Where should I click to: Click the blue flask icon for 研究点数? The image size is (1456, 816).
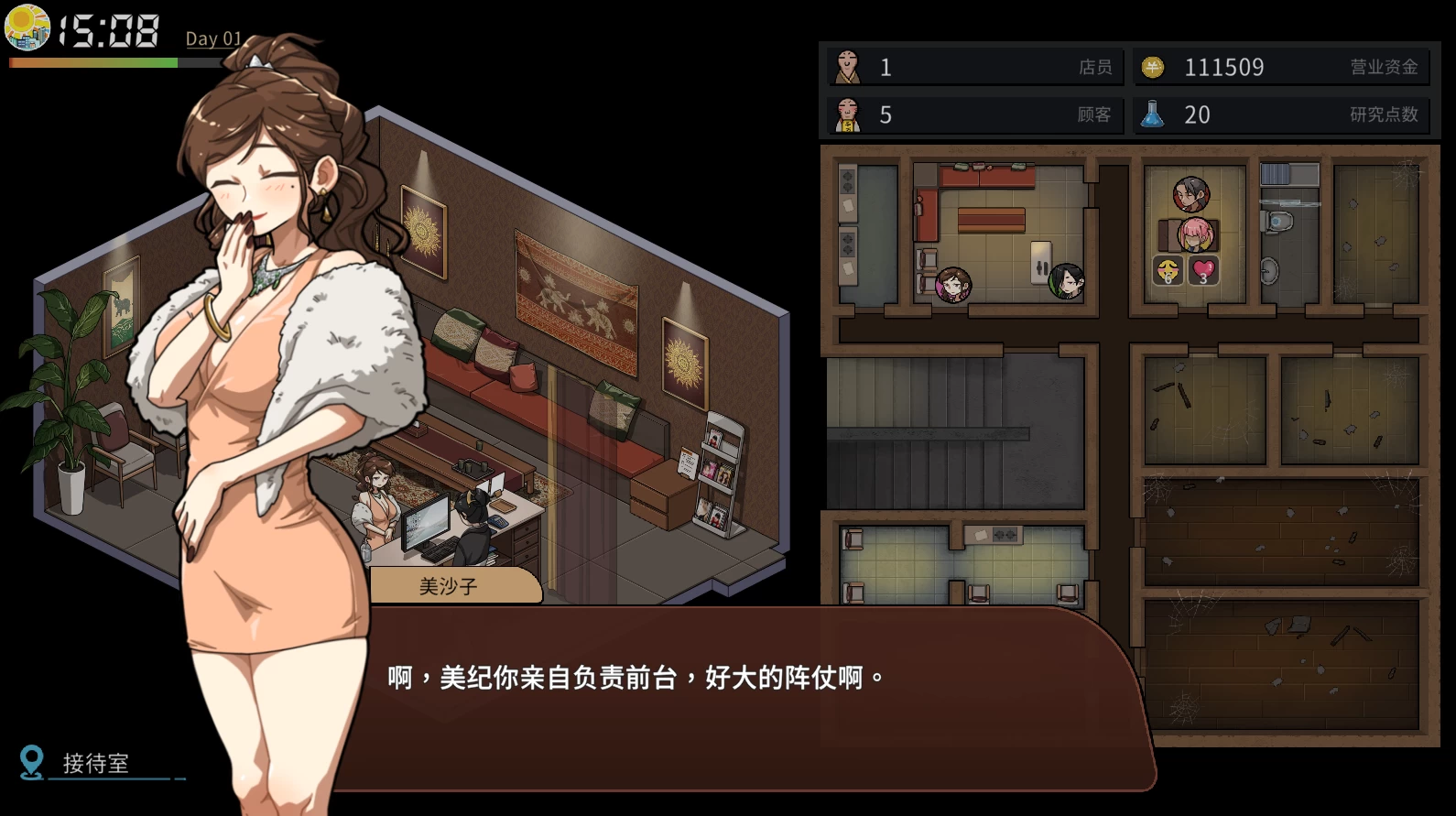coord(1154,115)
